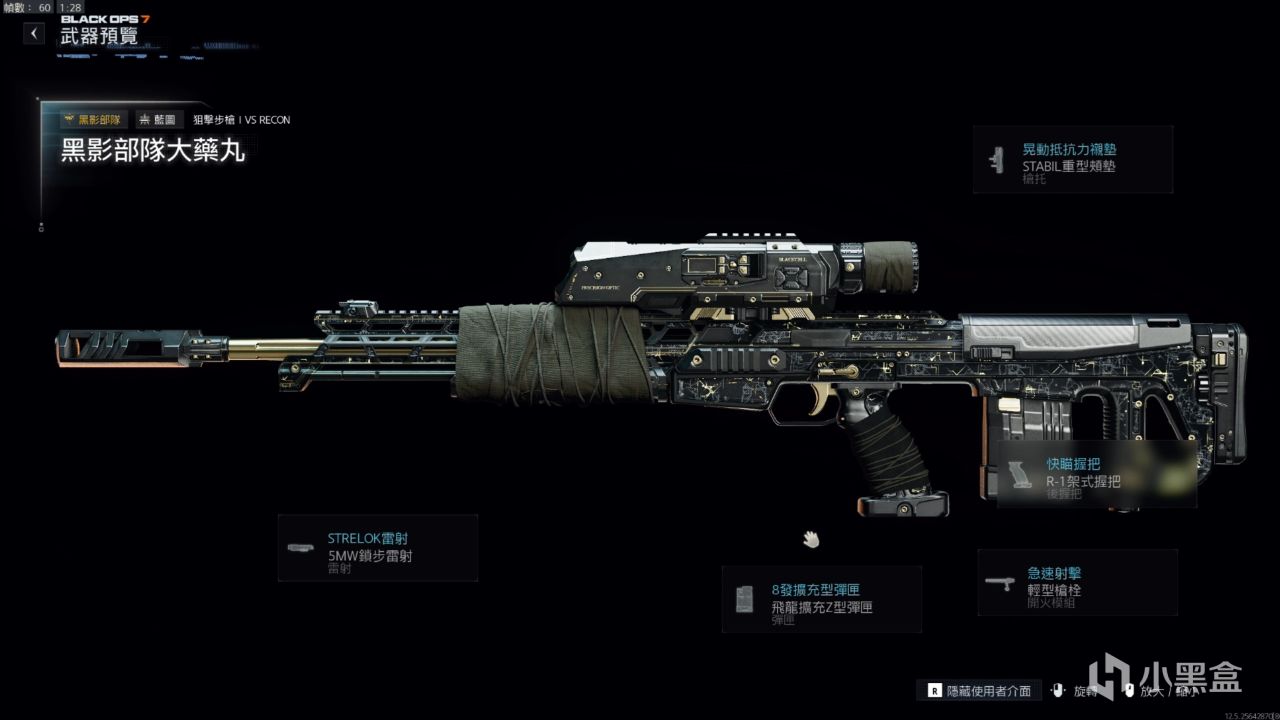Select the R-1 rear grip attachment
This screenshot has width=1280, height=720.
tap(1096, 473)
